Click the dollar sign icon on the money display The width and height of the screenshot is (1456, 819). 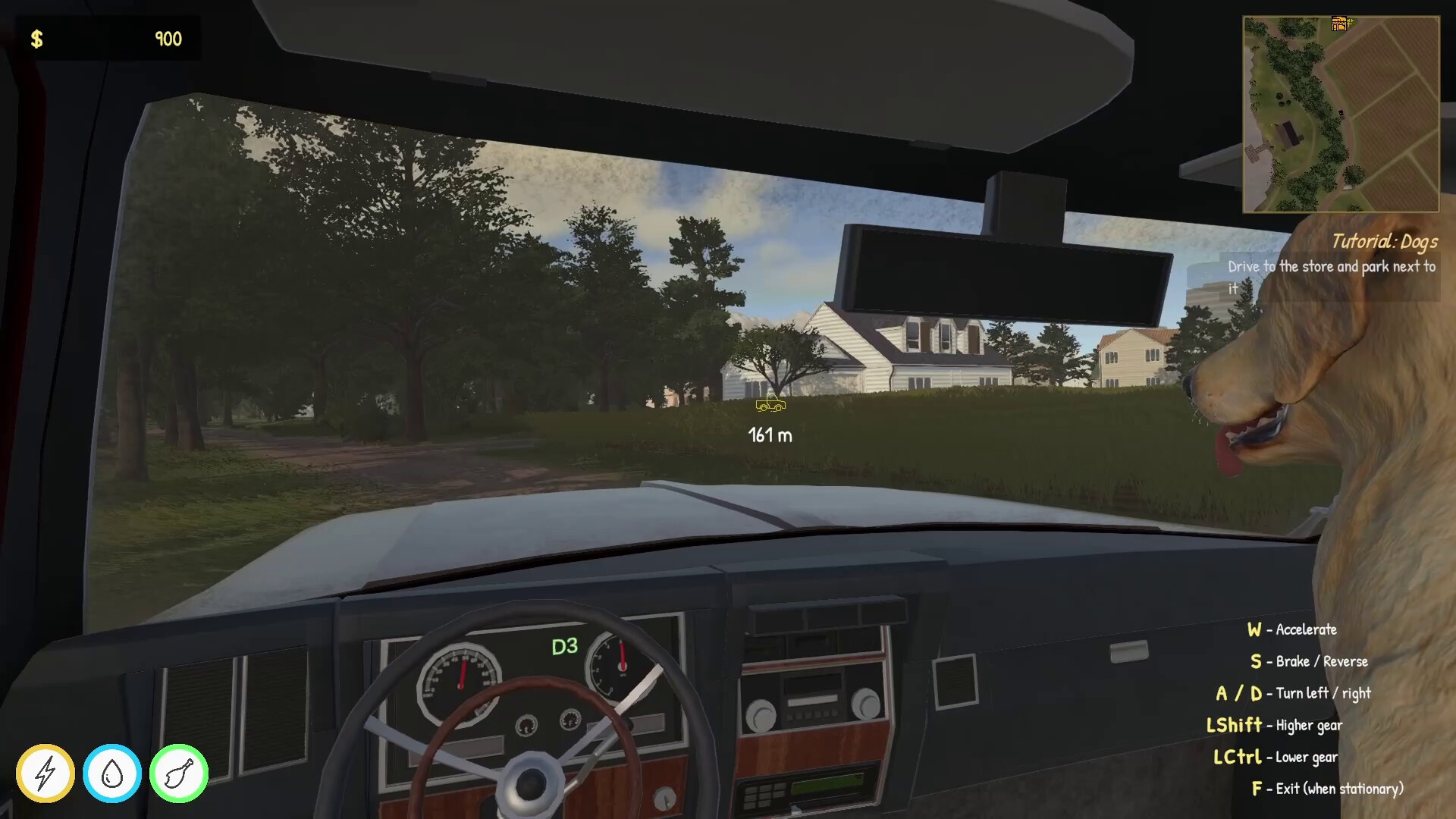coord(36,38)
